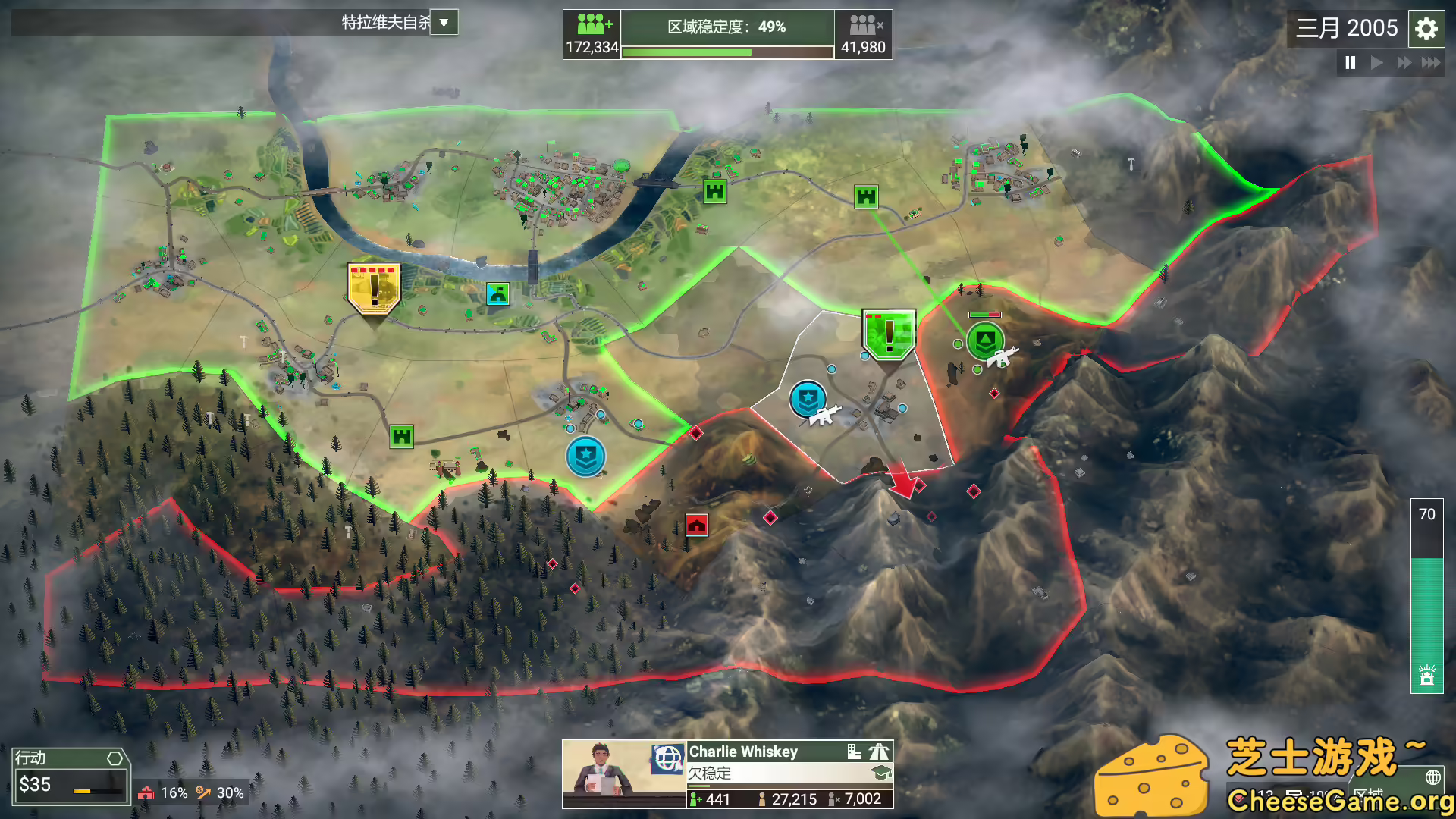1456x819 pixels.
Task: Click the red insurgent stronghold house icon
Action: (695, 523)
